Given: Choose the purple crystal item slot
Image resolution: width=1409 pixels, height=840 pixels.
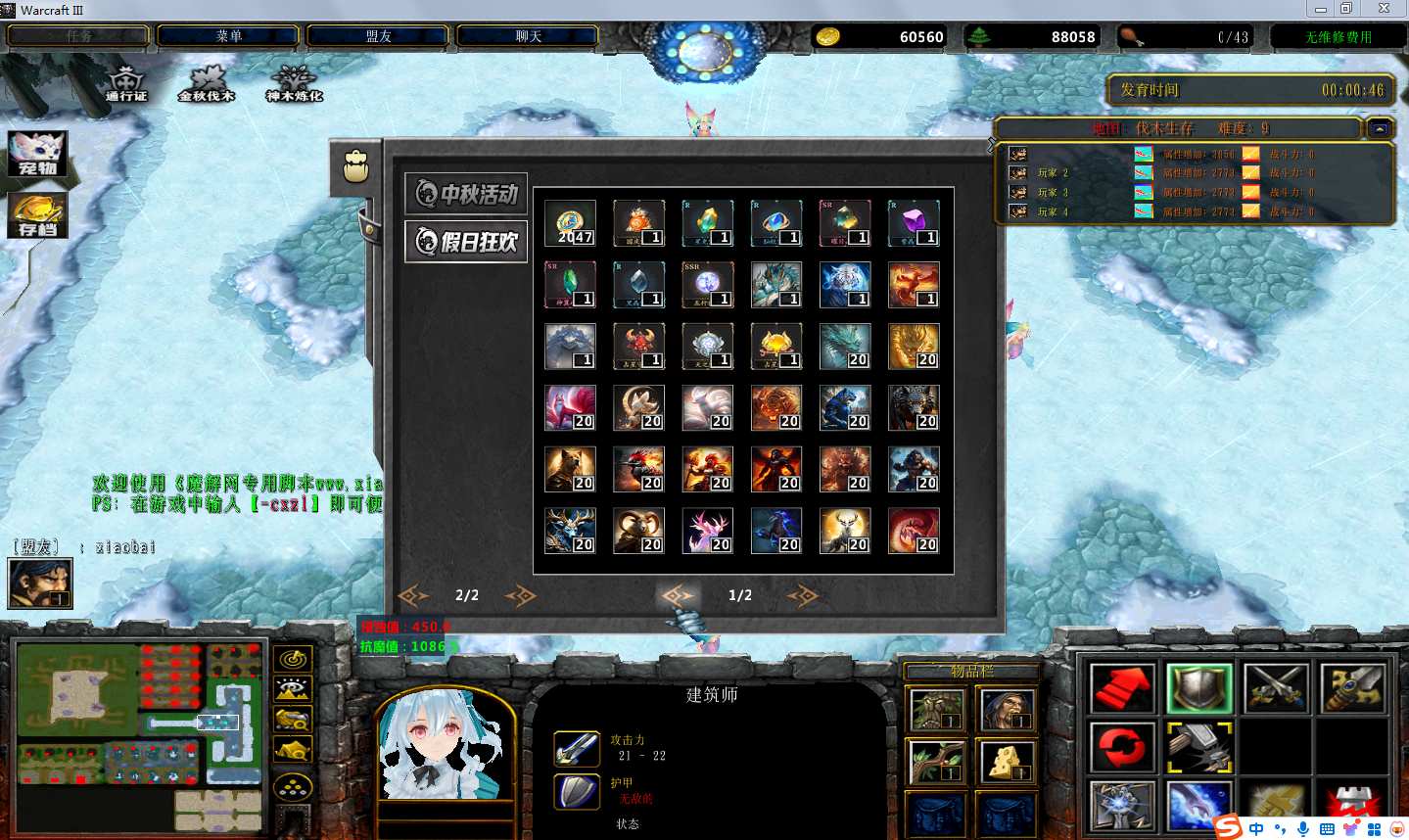Looking at the screenshot, I should pos(914,223).
